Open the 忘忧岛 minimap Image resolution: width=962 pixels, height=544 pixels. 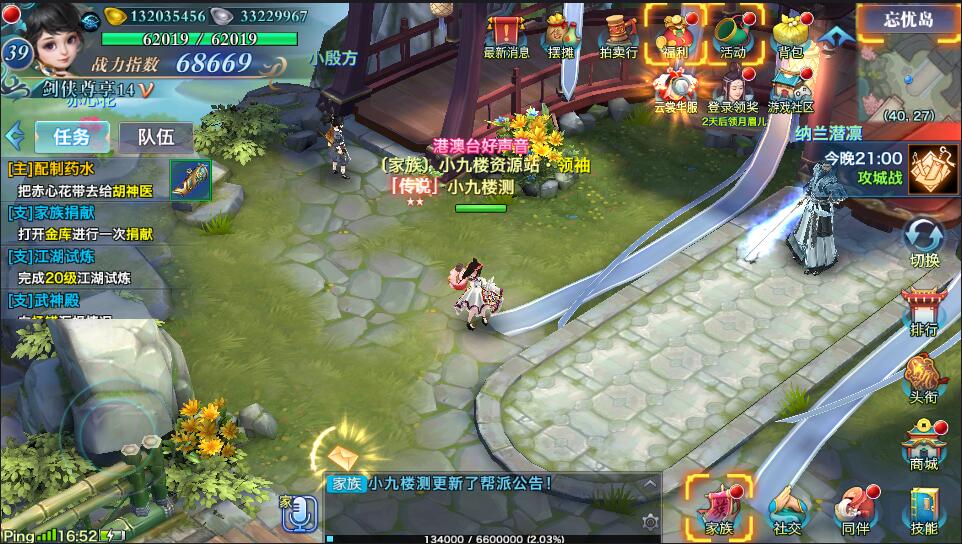click(x=908, y=68)
